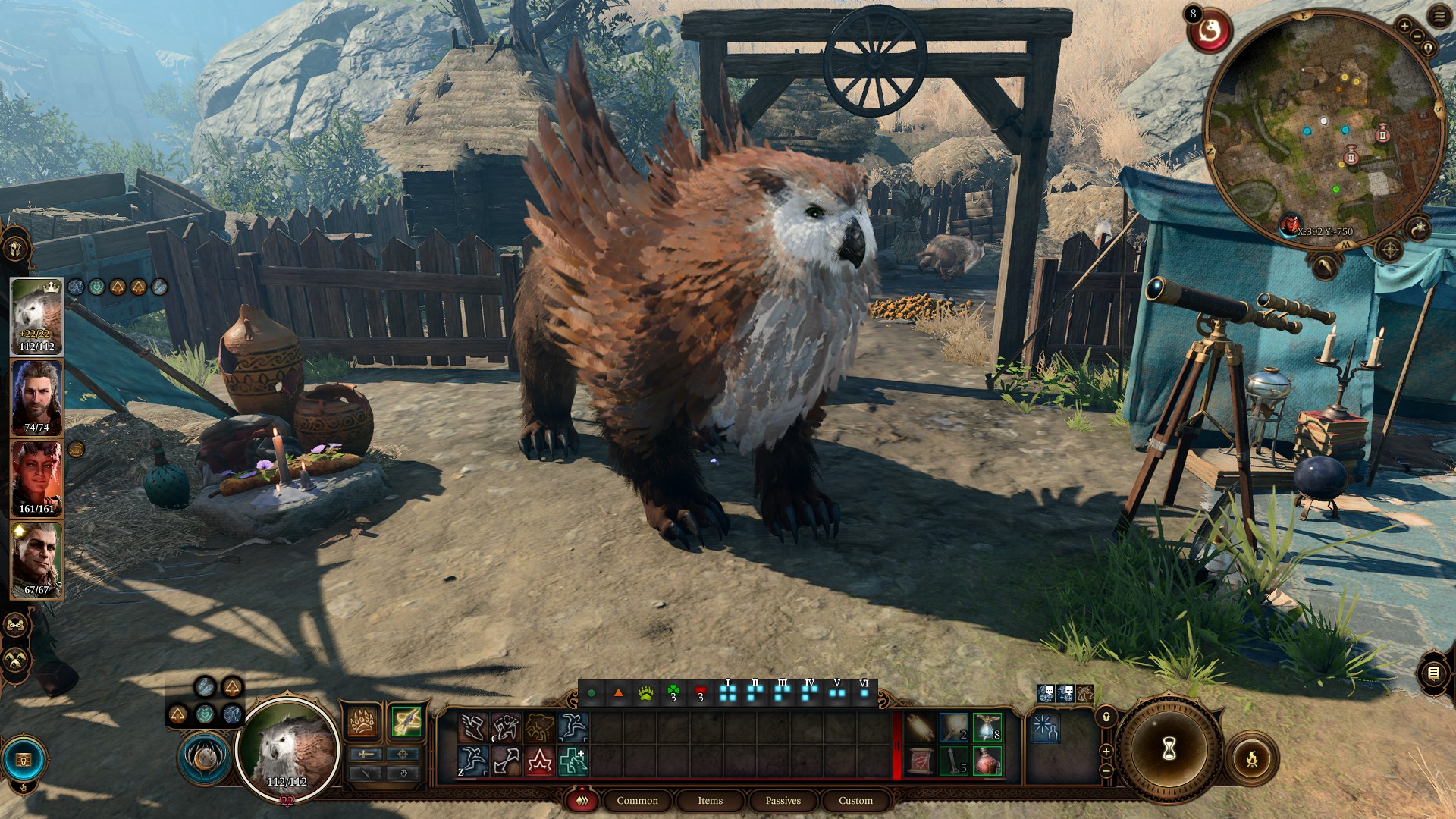The width and height of the screenshot is (1456, 819).
Task: Use the red healing potion slot
Action: click(987, 761)
